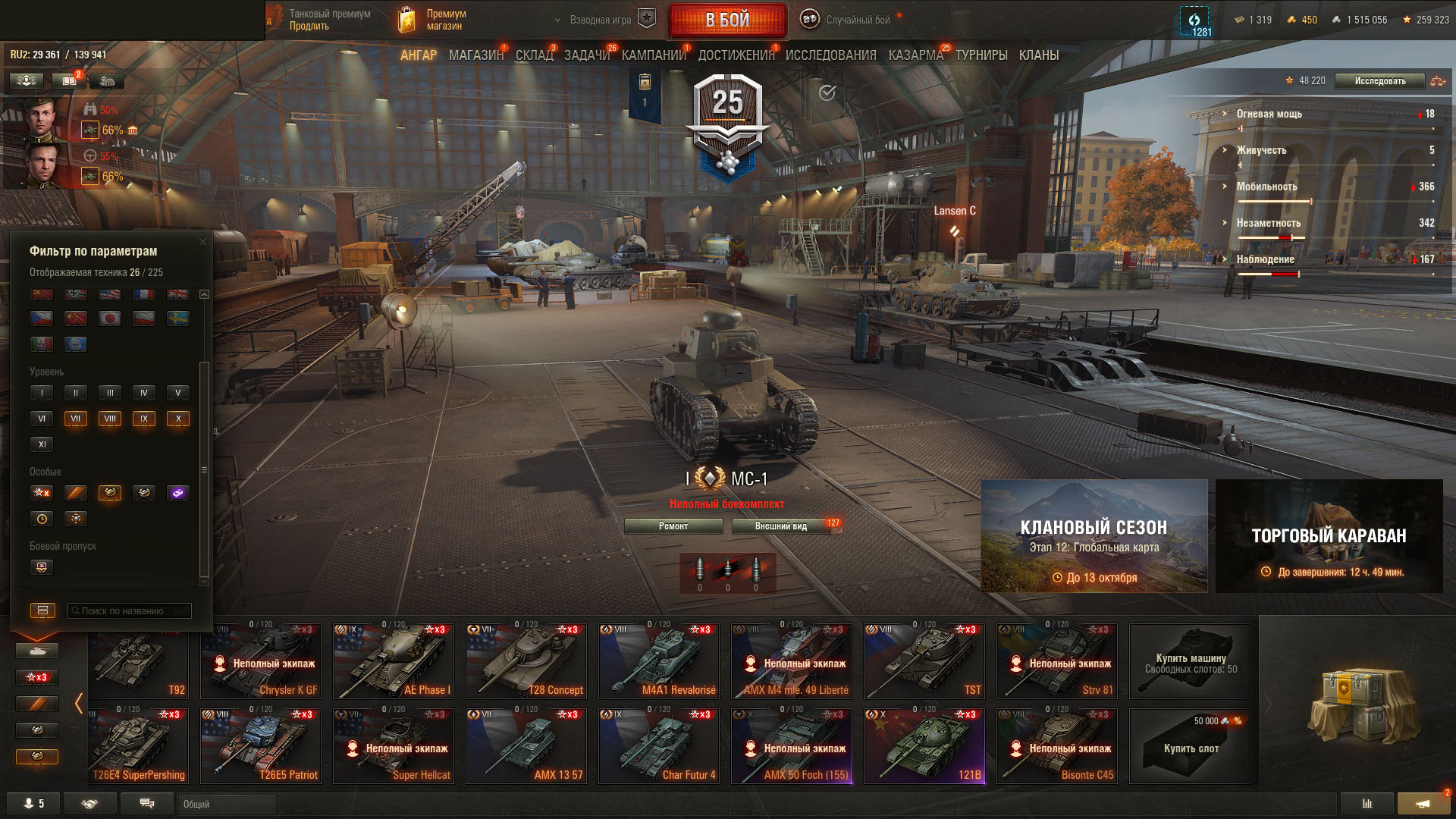Toggle the tier VIII filter
This screenshot has height=819, width=1456.
coord(110,419)
